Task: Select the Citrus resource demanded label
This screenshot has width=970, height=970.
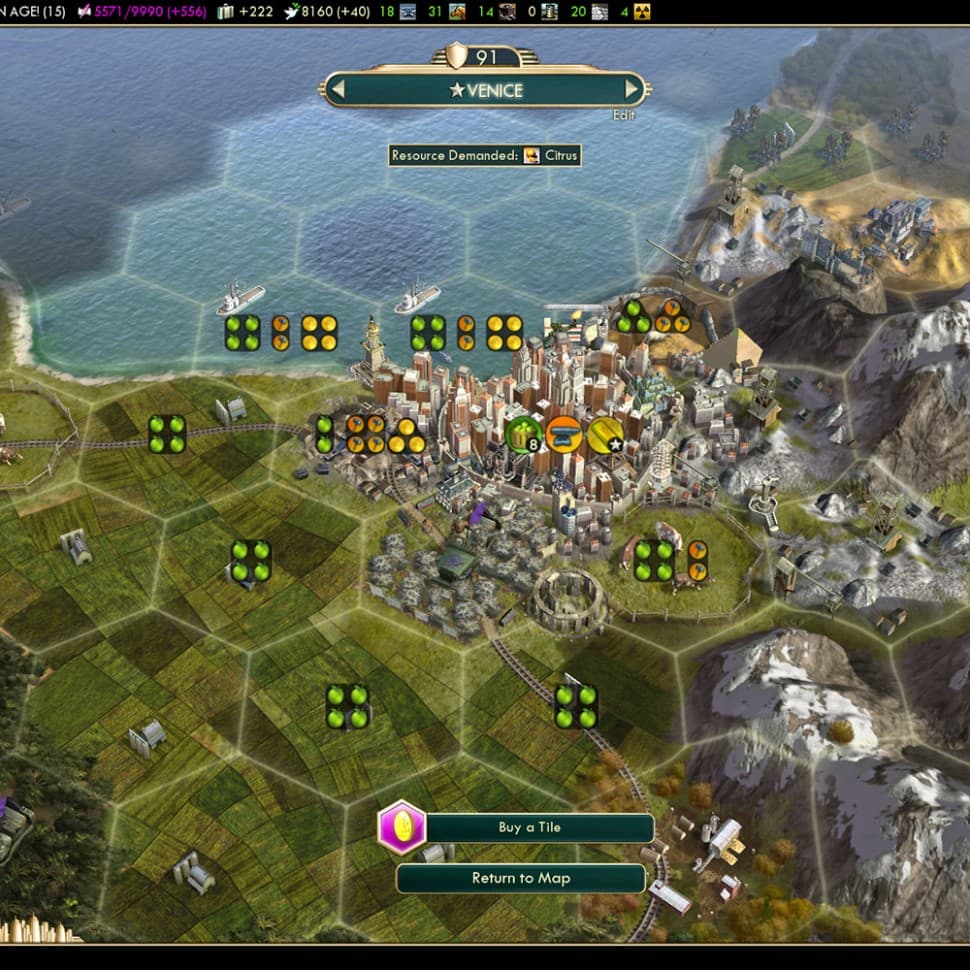Action: [484, 155]
